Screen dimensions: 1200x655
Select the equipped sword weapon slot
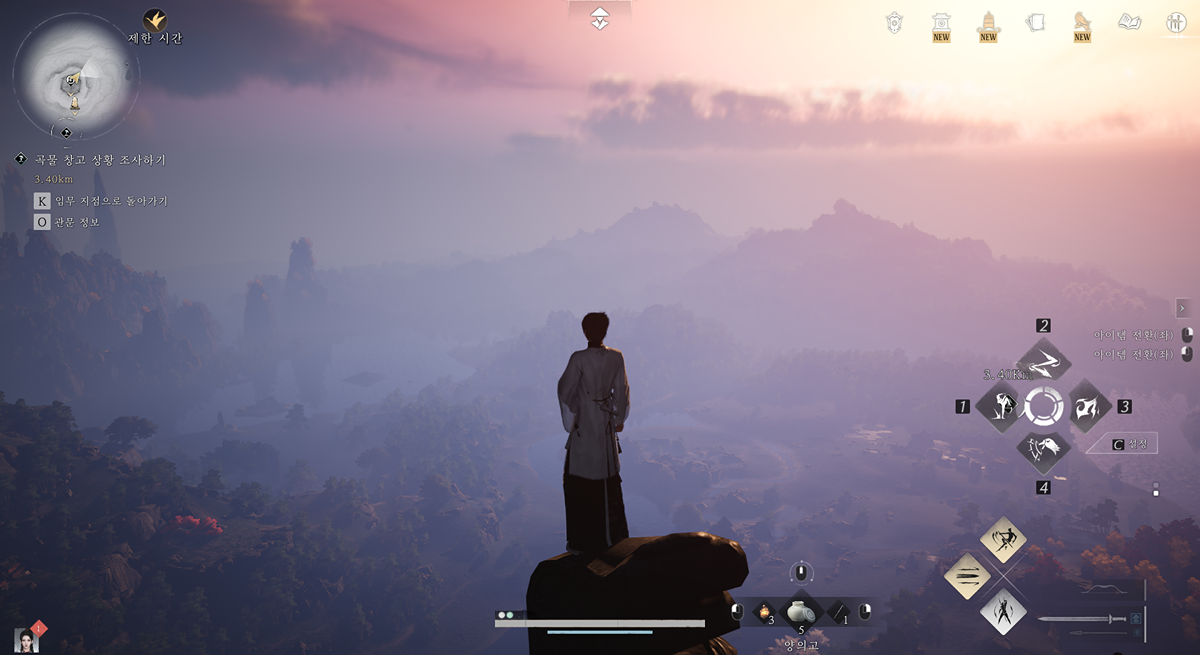(x=1084, y=619)
